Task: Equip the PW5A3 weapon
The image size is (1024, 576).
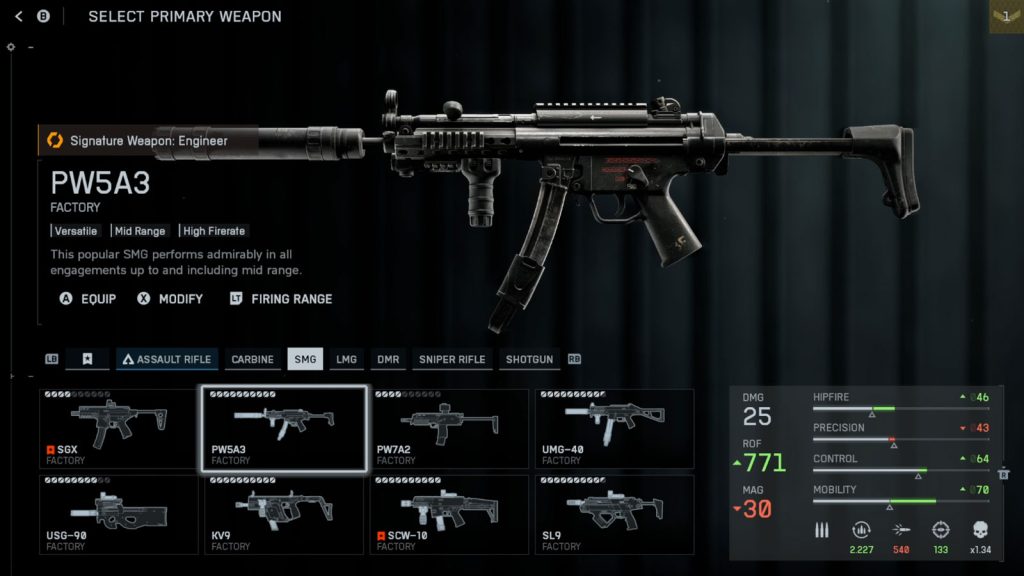Action: (x=88, y=298)
